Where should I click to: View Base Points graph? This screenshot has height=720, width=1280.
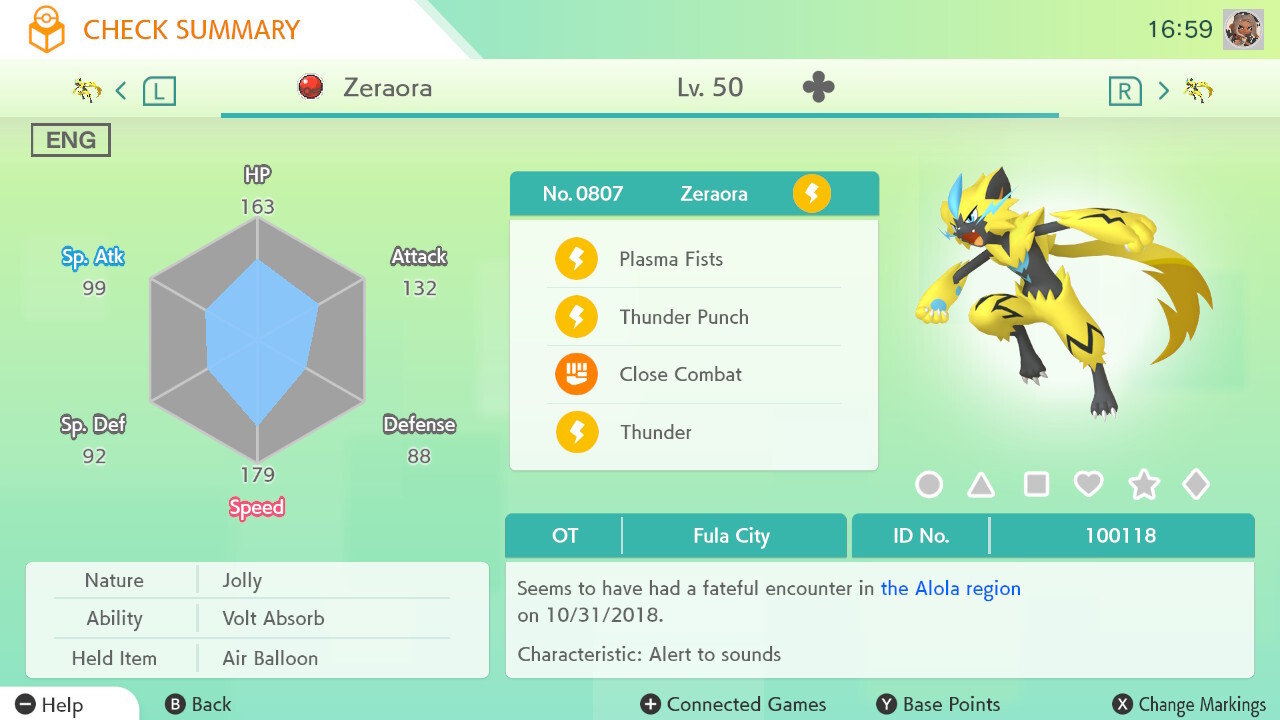pyautogui.click(x=938, y=705)
